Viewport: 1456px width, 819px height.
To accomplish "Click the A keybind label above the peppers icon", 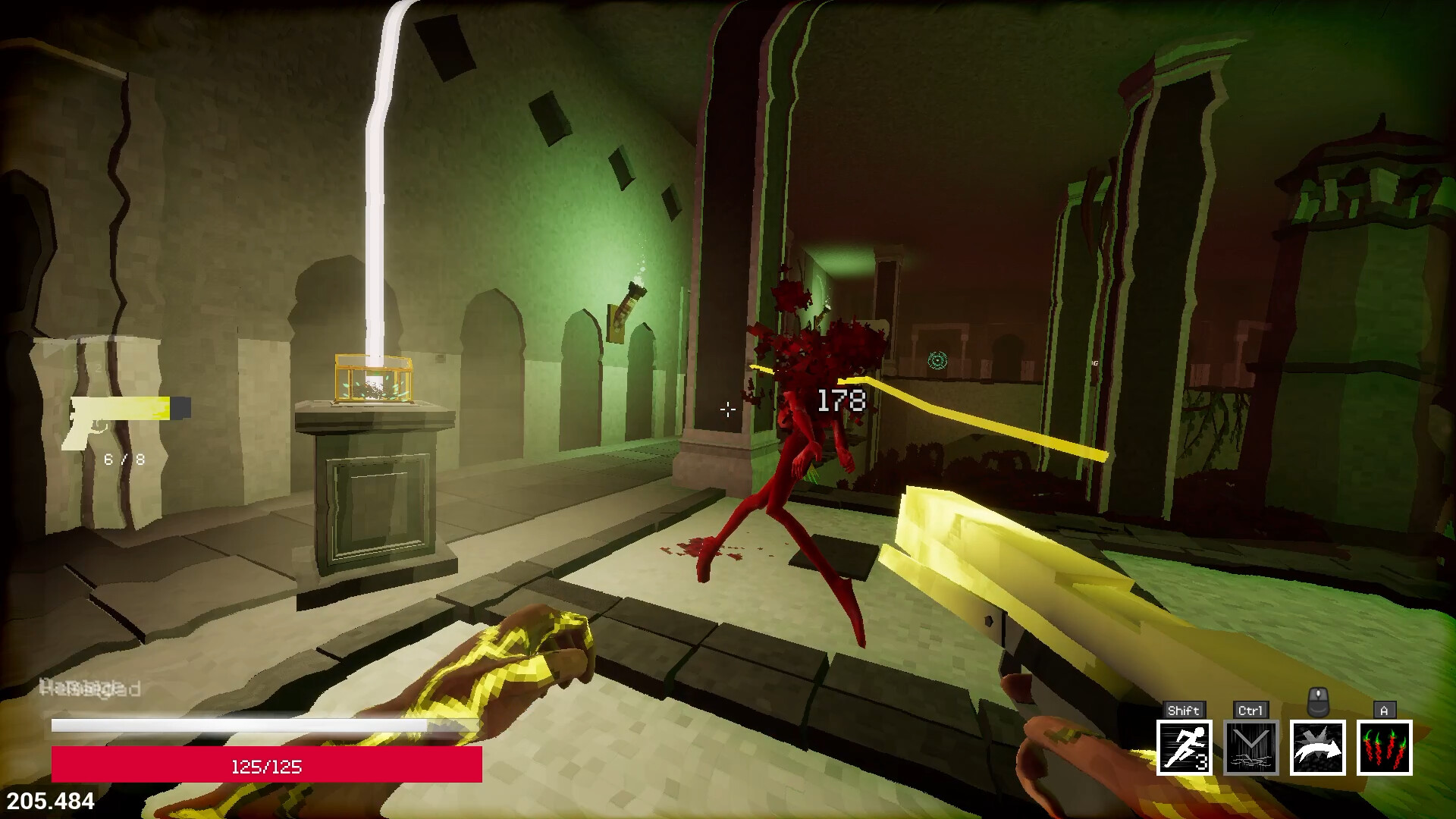I will (x=1382, y=710).
